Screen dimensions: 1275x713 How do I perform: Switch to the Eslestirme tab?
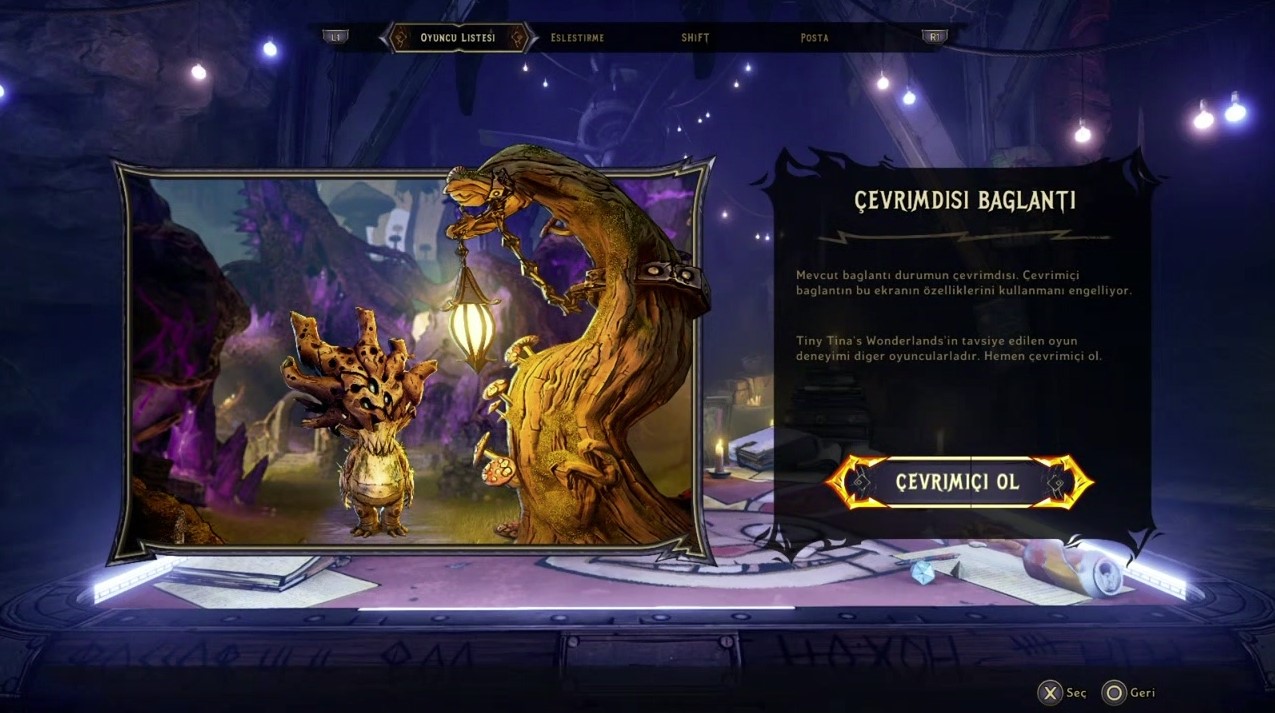(577, 38)
